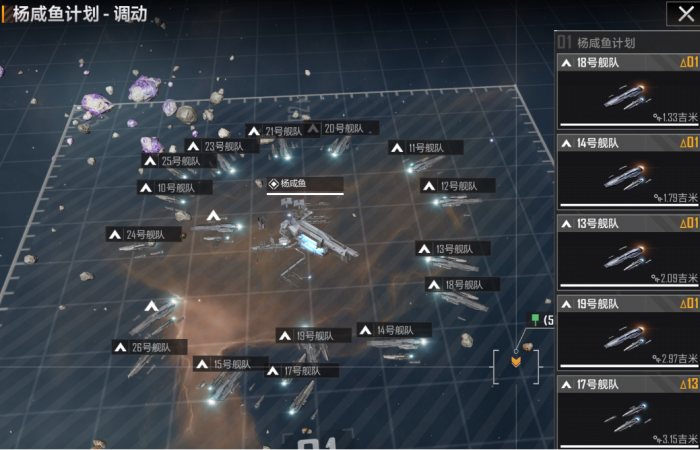Click the 20号舰队 map label
700x450 pixels.
tap(342, 128)
